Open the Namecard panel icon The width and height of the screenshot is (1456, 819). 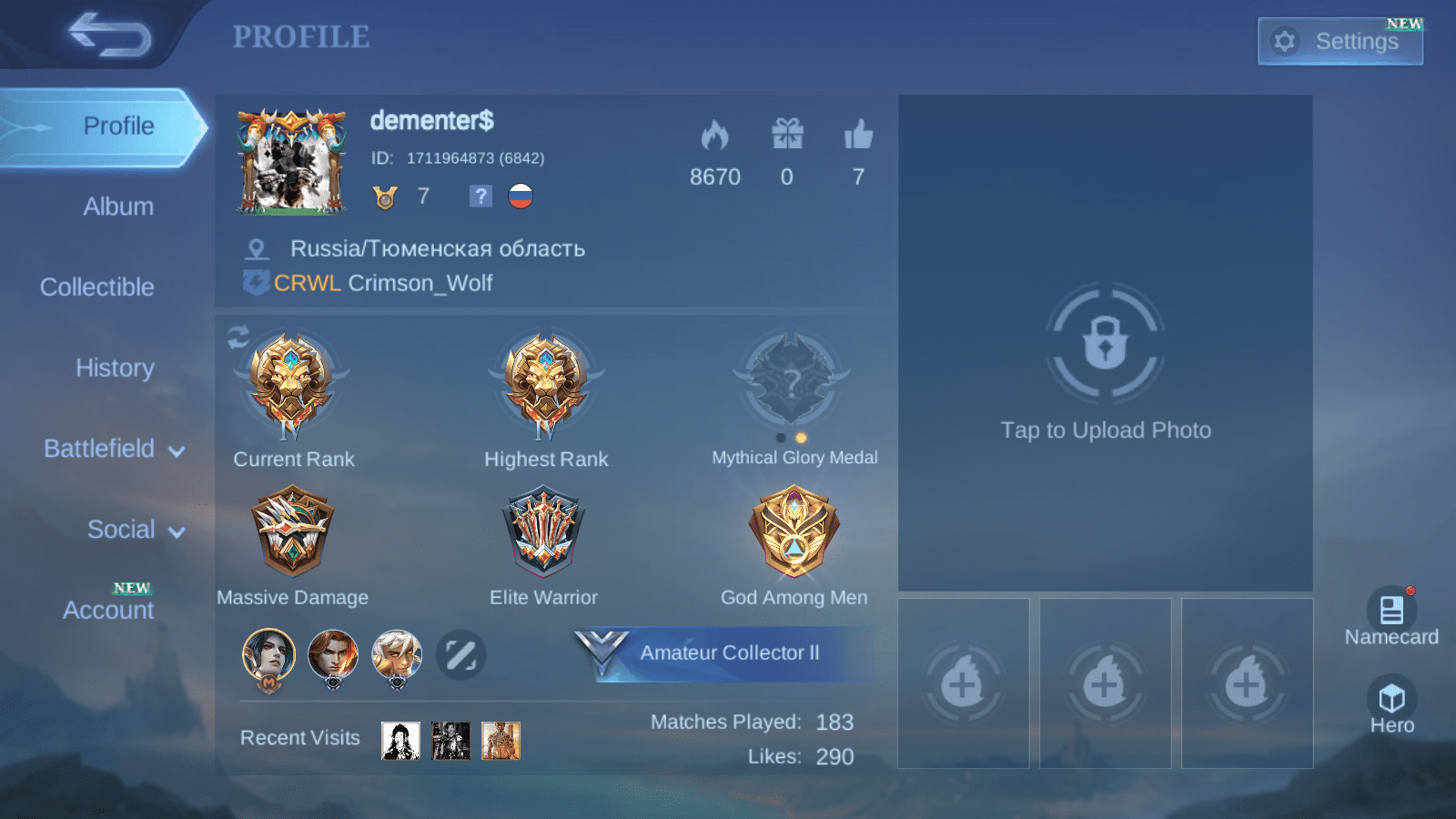pyautogui.click(x=1390, y=610)
